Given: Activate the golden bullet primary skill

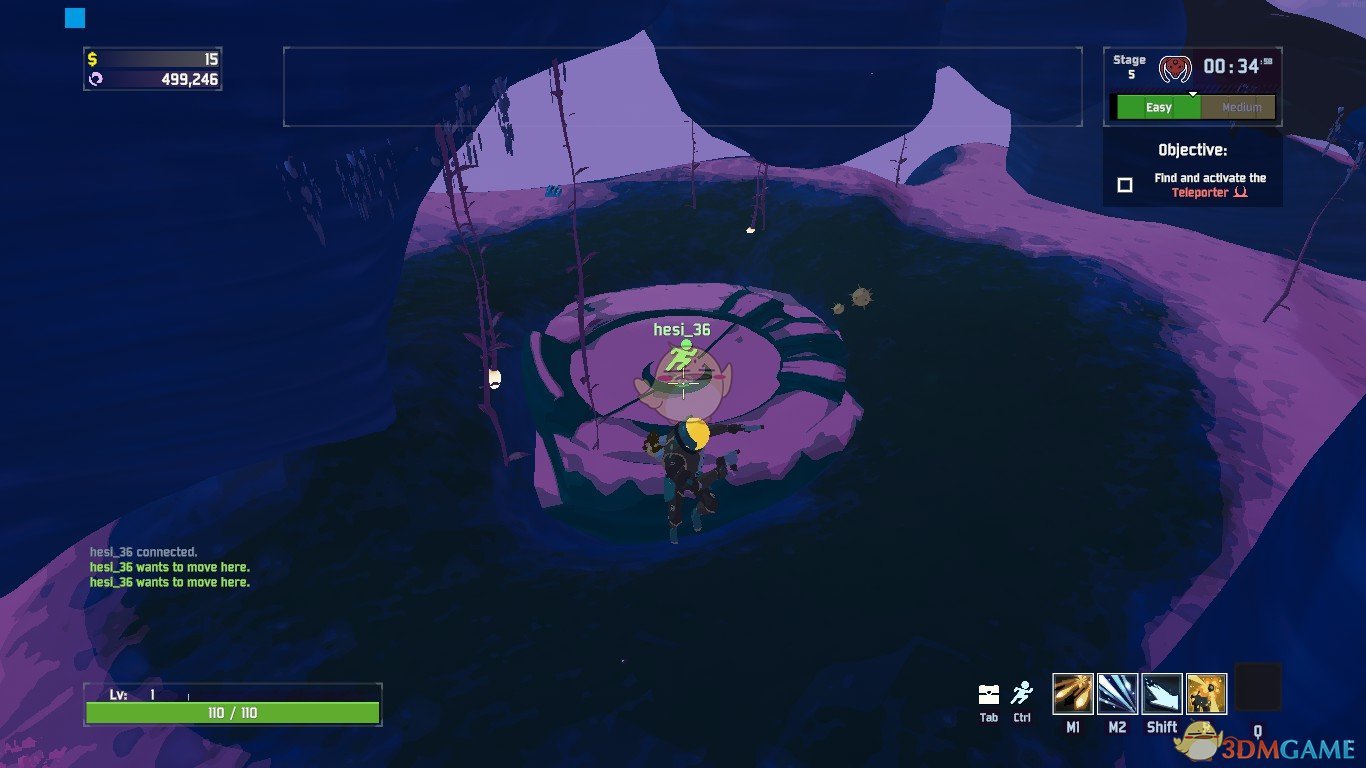Looking at the screenshot, I should [1073, 694].
